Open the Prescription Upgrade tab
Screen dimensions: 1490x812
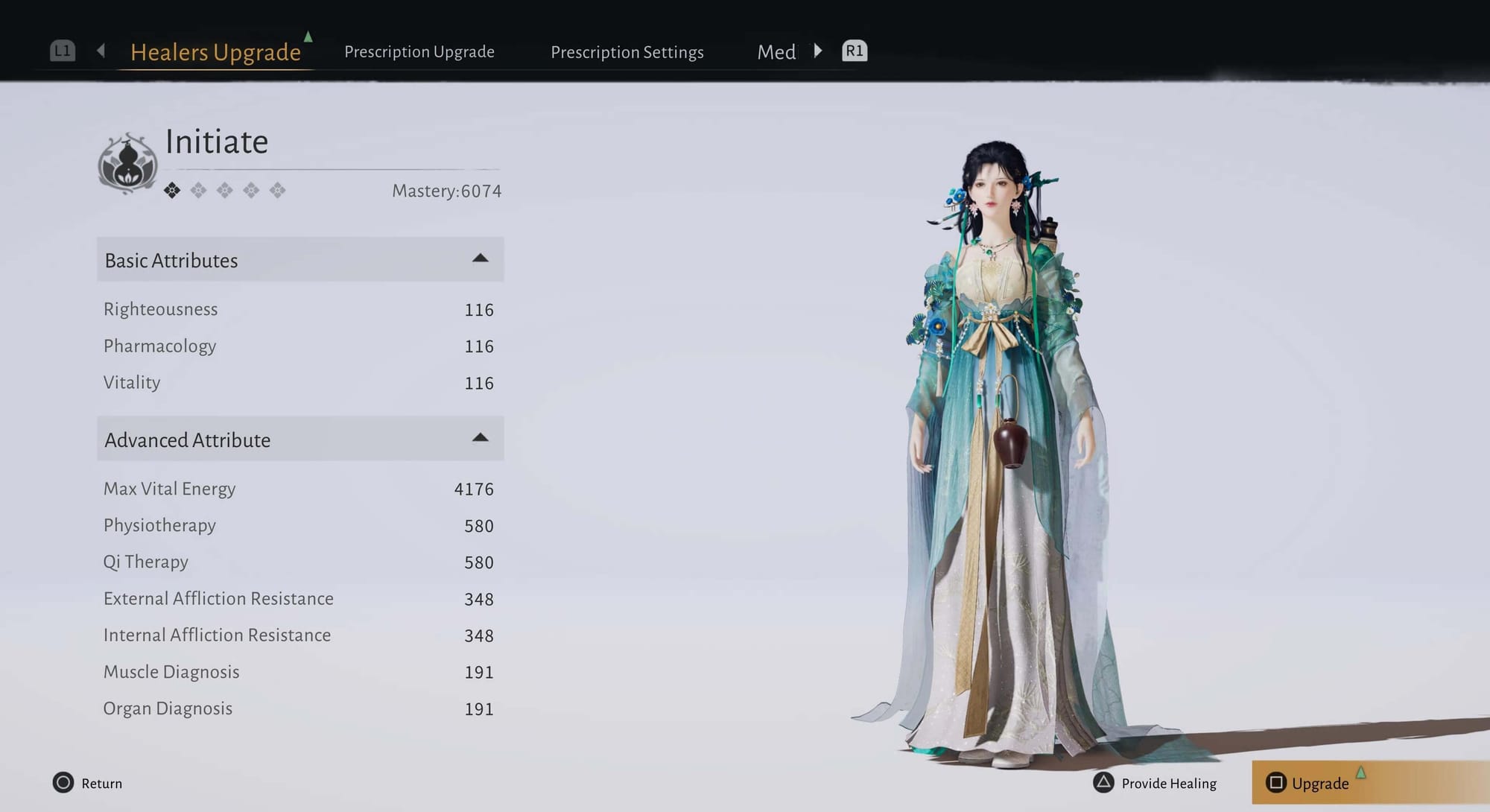pos(419,52)
